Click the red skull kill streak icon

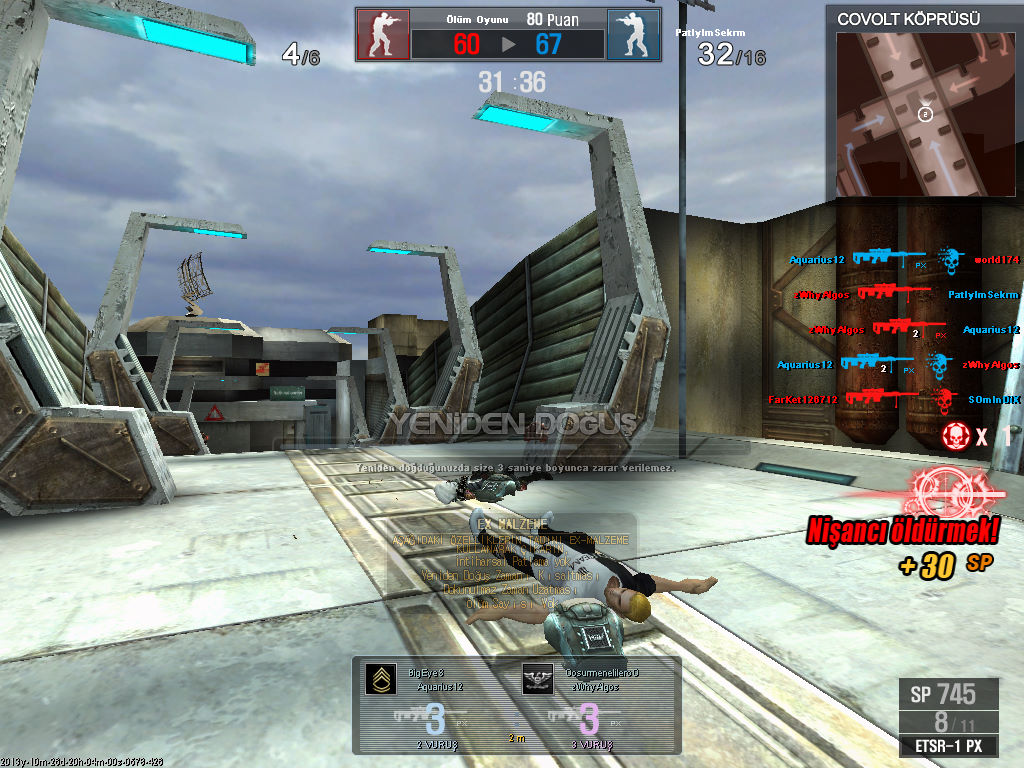coord(956,435)
